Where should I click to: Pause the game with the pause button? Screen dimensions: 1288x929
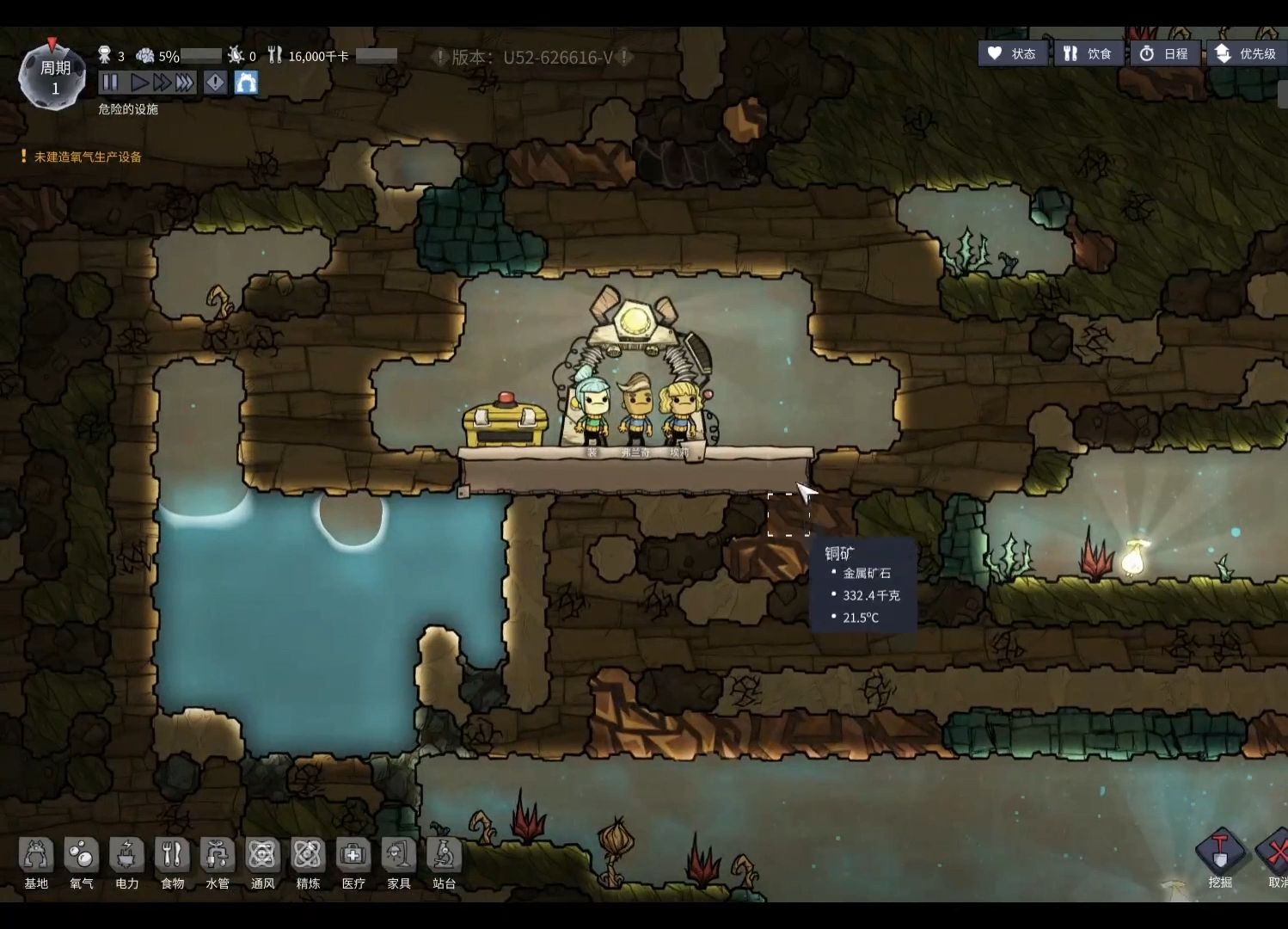tap(110, 83)
